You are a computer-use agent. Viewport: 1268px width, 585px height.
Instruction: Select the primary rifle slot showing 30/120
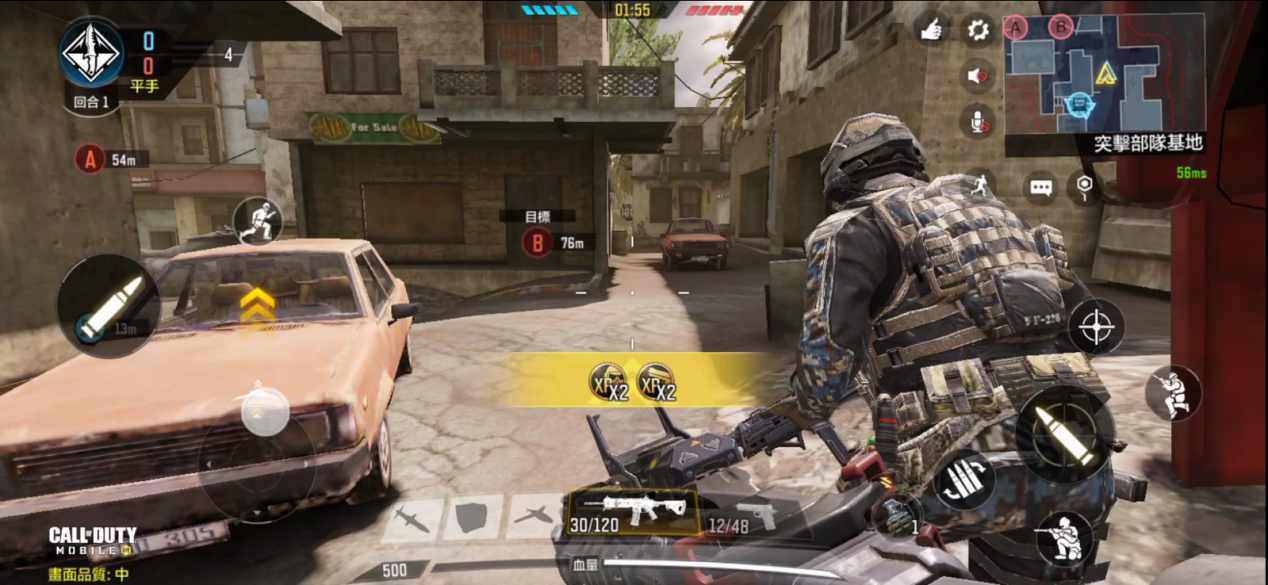click(x=621, y=512)
